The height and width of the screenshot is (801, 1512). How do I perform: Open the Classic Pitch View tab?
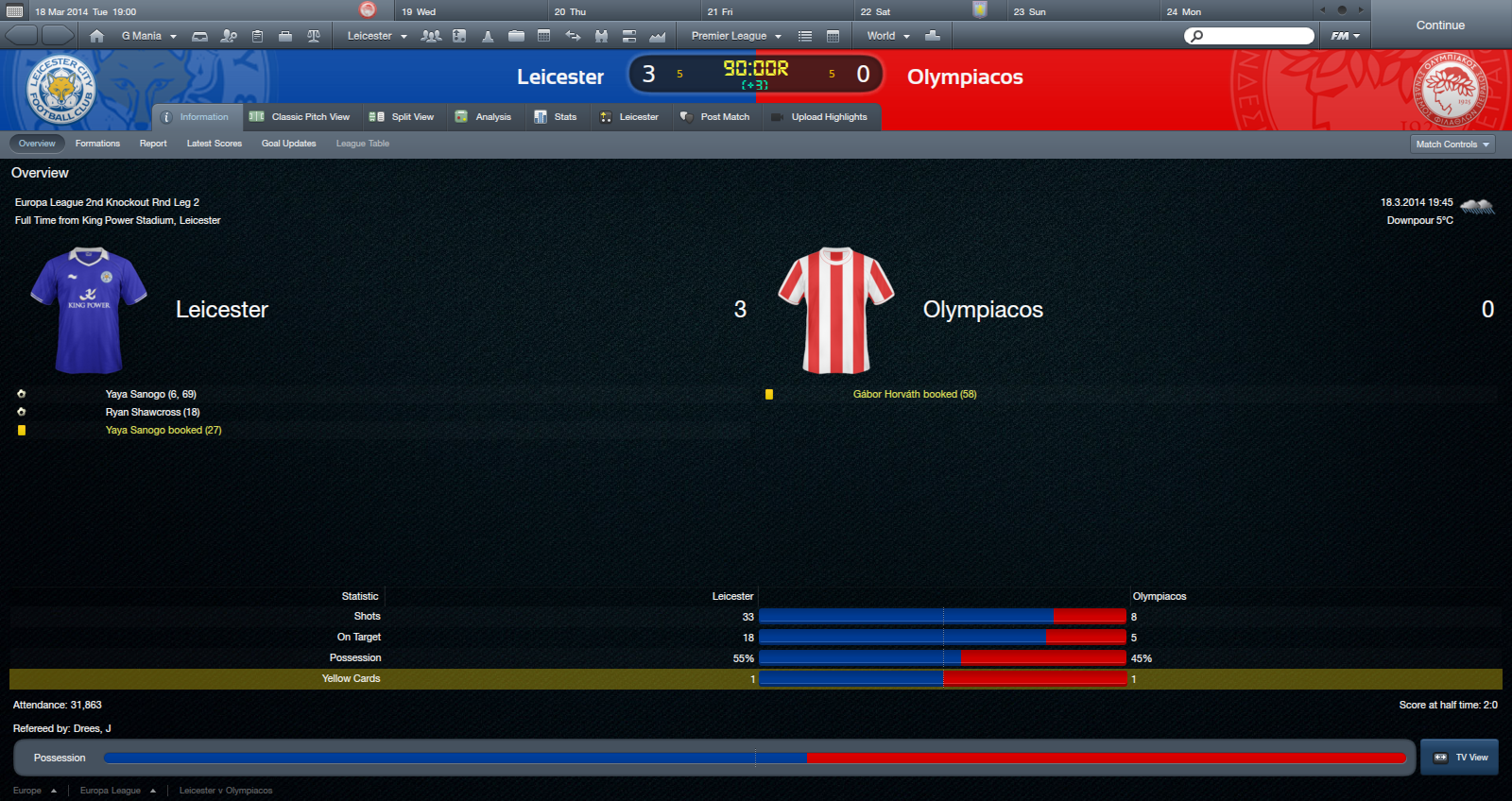tap(300, 117)
